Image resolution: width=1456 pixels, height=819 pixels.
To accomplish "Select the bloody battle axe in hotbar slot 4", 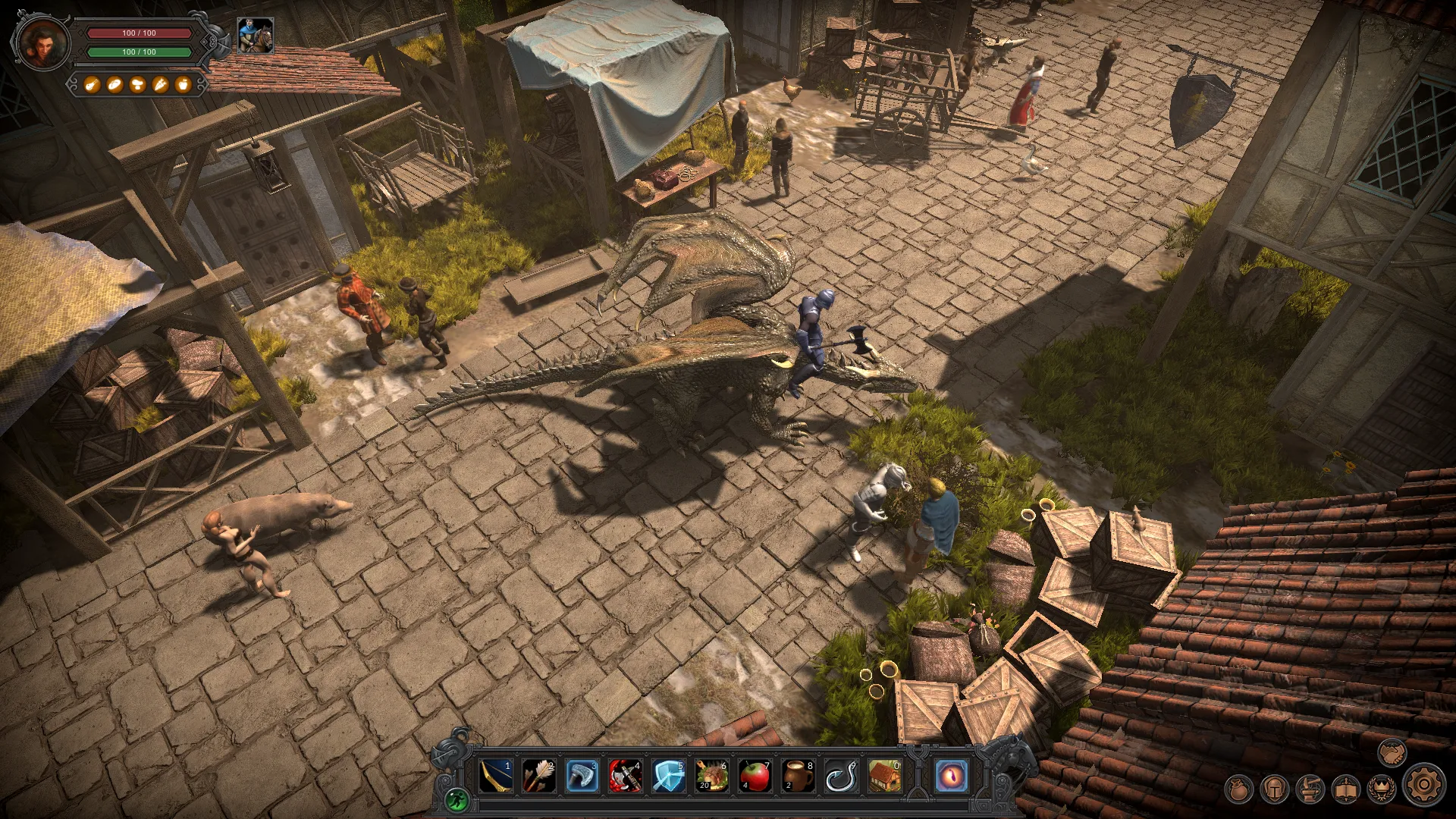I will [x=624, y=776].
